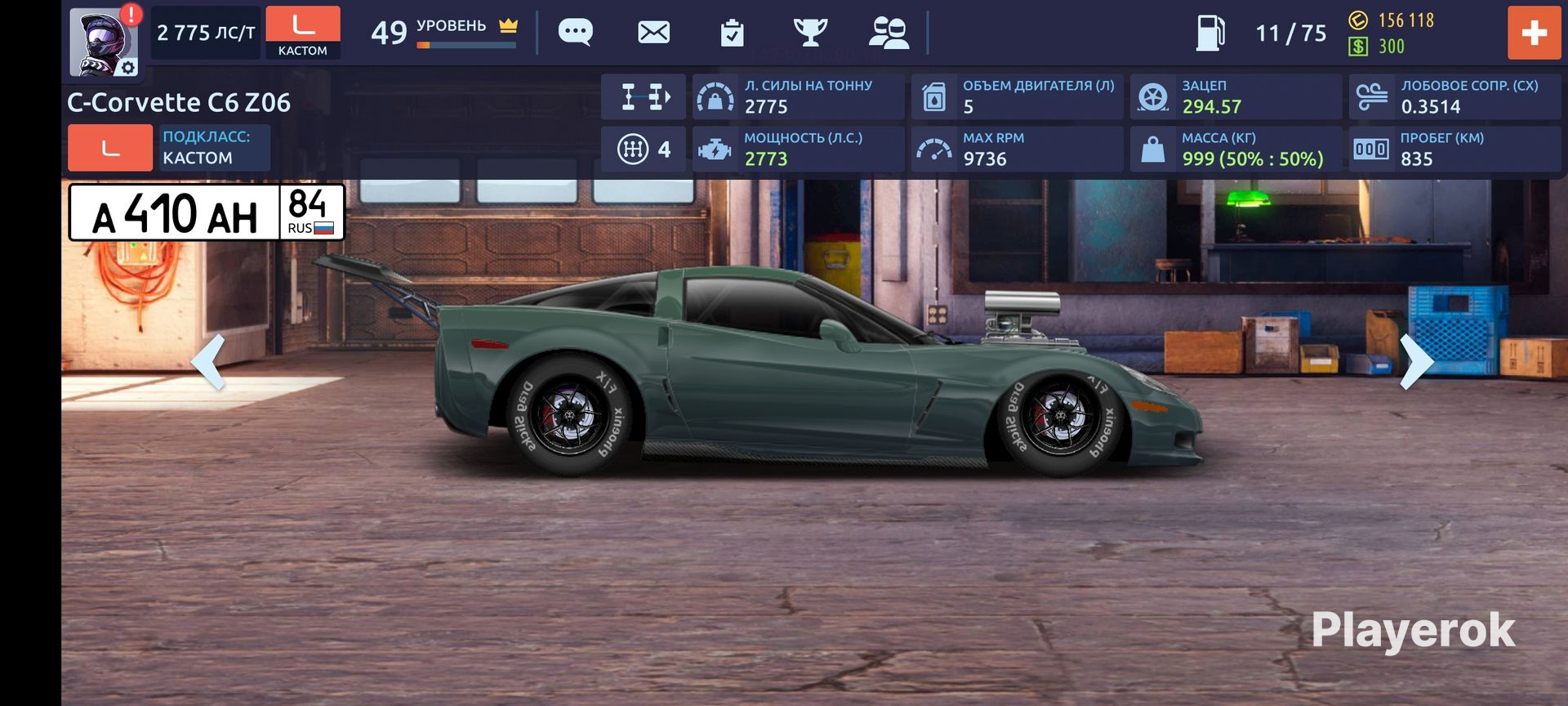1568x706 pixels.
Task: Open the chat speech bubble
Action: pyautogui.click(x=575, y=33)
